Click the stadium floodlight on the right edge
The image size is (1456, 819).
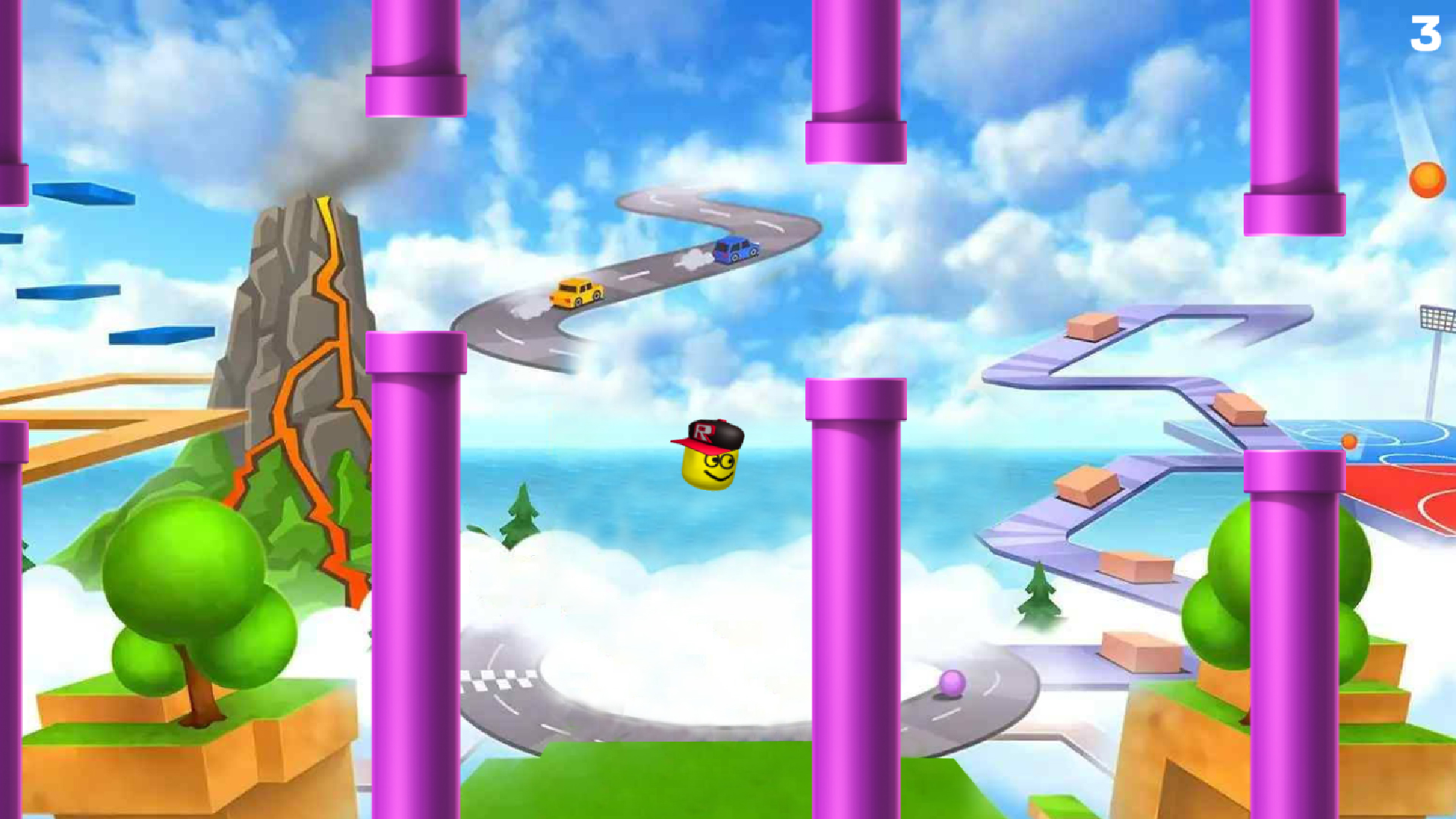(1439, 318)
